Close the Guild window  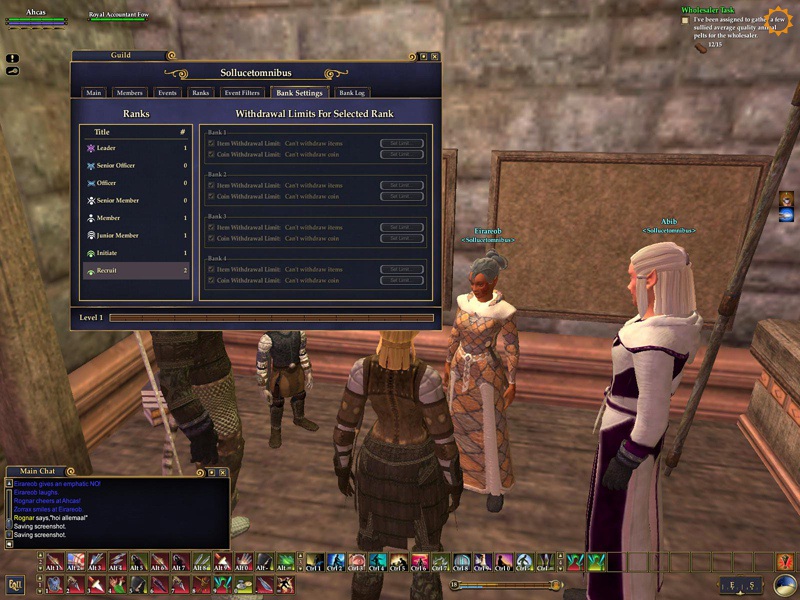[435, 56]
